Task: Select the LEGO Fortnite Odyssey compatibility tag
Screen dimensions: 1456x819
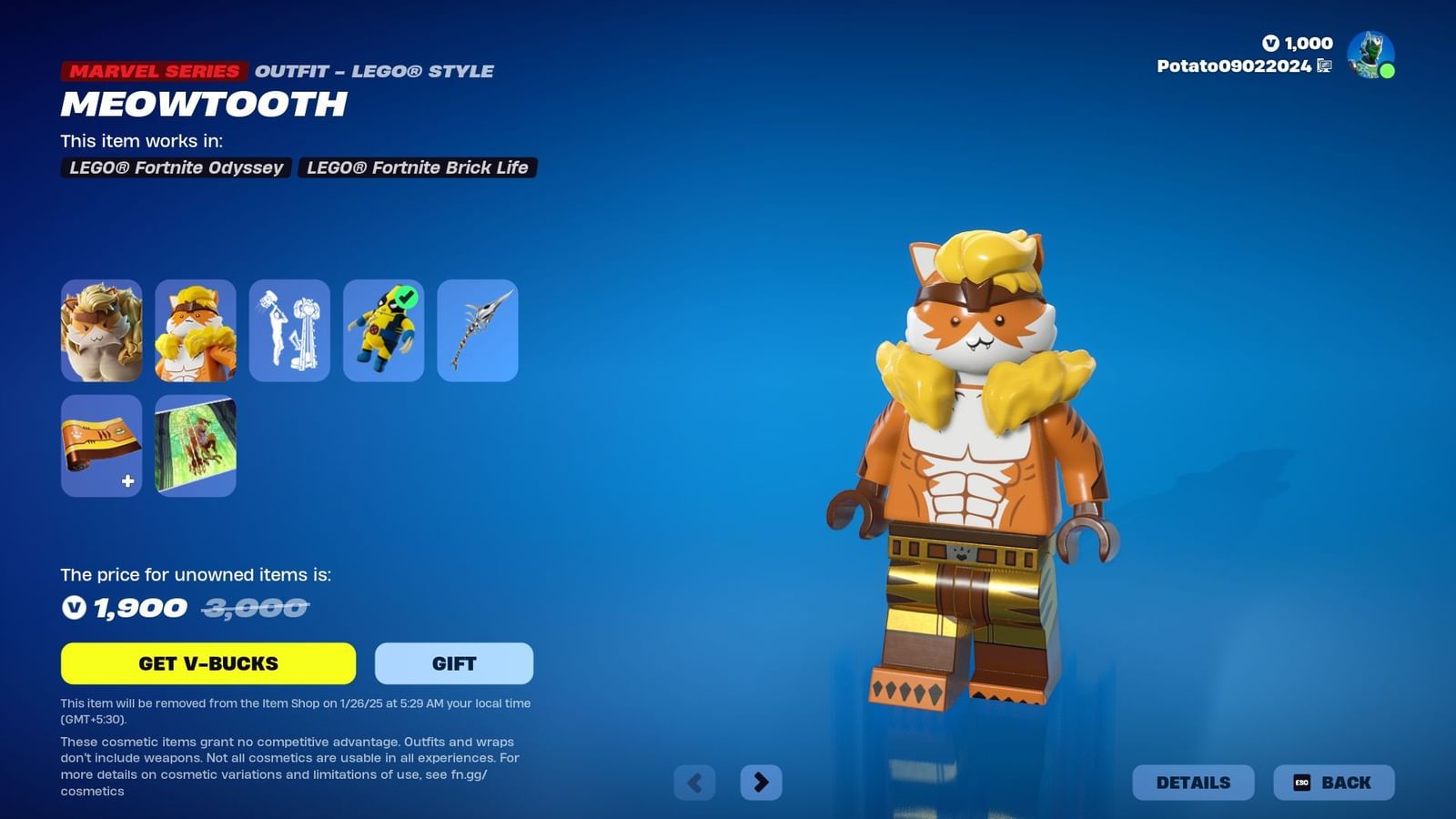Action: click(x=175, y=167)
